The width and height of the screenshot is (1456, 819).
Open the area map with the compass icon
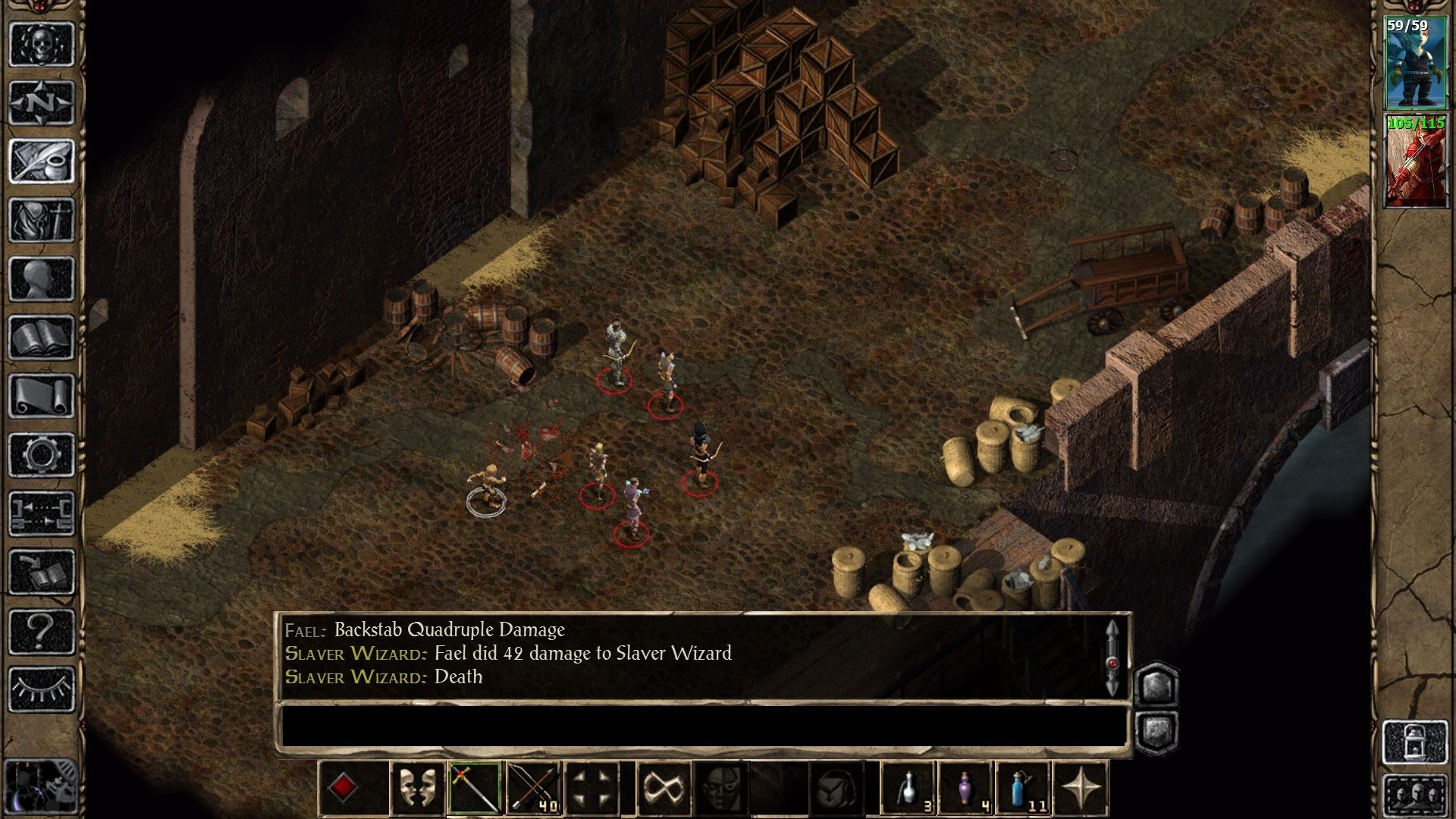42,102
